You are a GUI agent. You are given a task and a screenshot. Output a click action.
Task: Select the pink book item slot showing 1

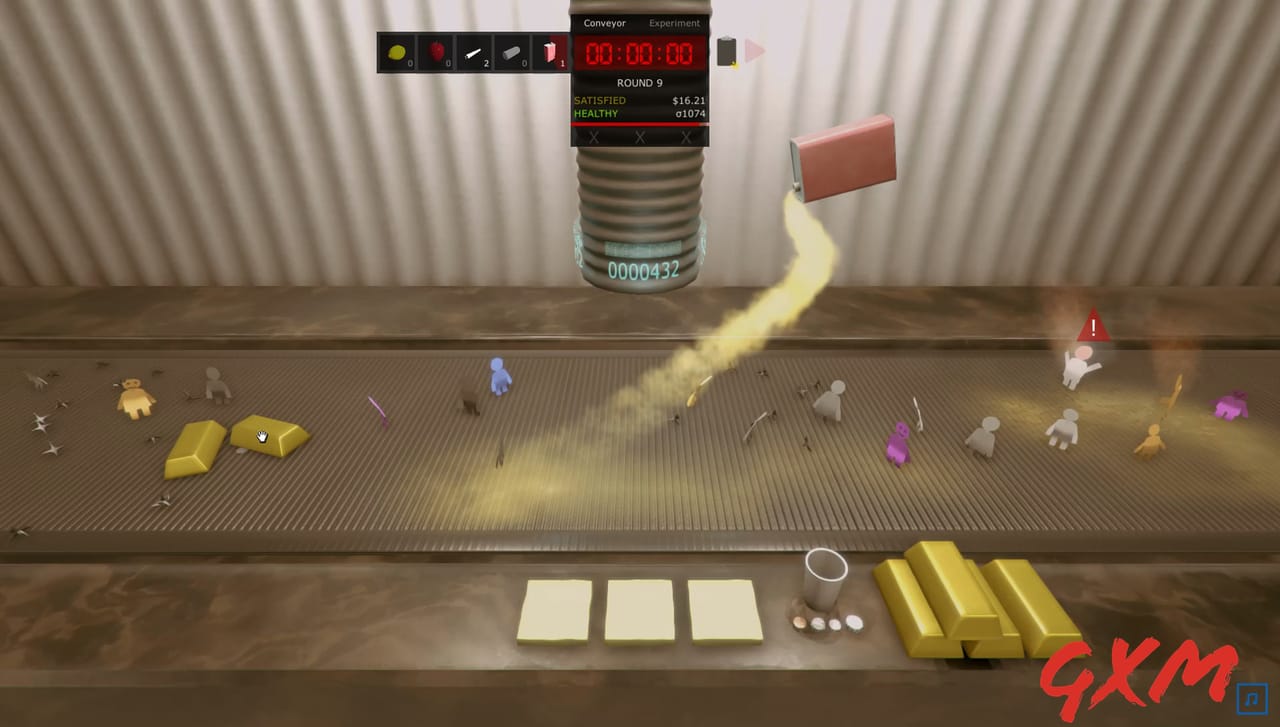click(552, 50)
